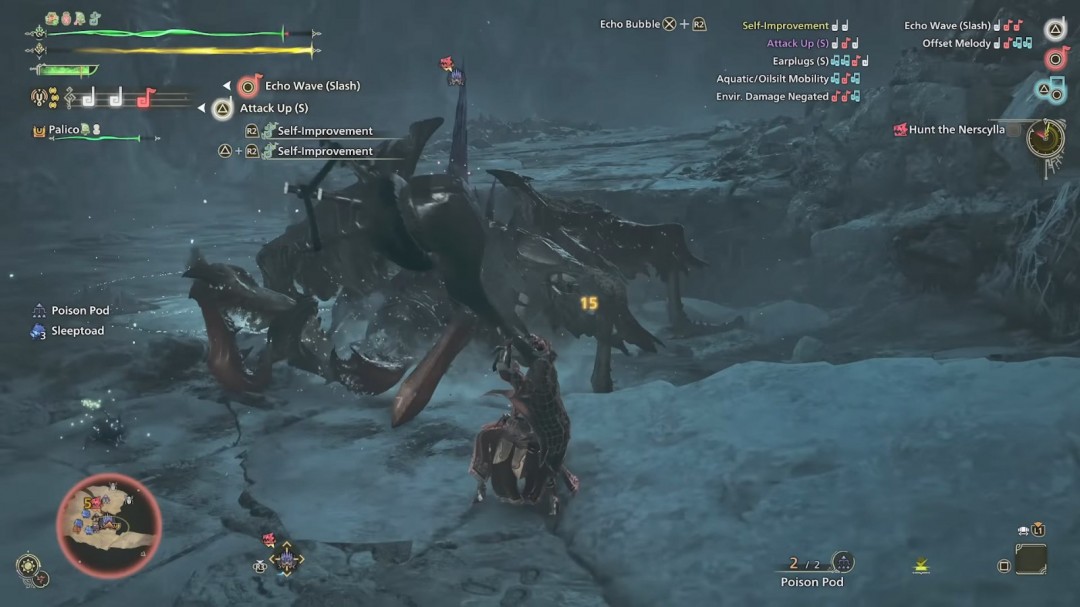1080x607 pixels.
Task: Select Self-Improvement in the melody list
Action: (x=785, y=26)
